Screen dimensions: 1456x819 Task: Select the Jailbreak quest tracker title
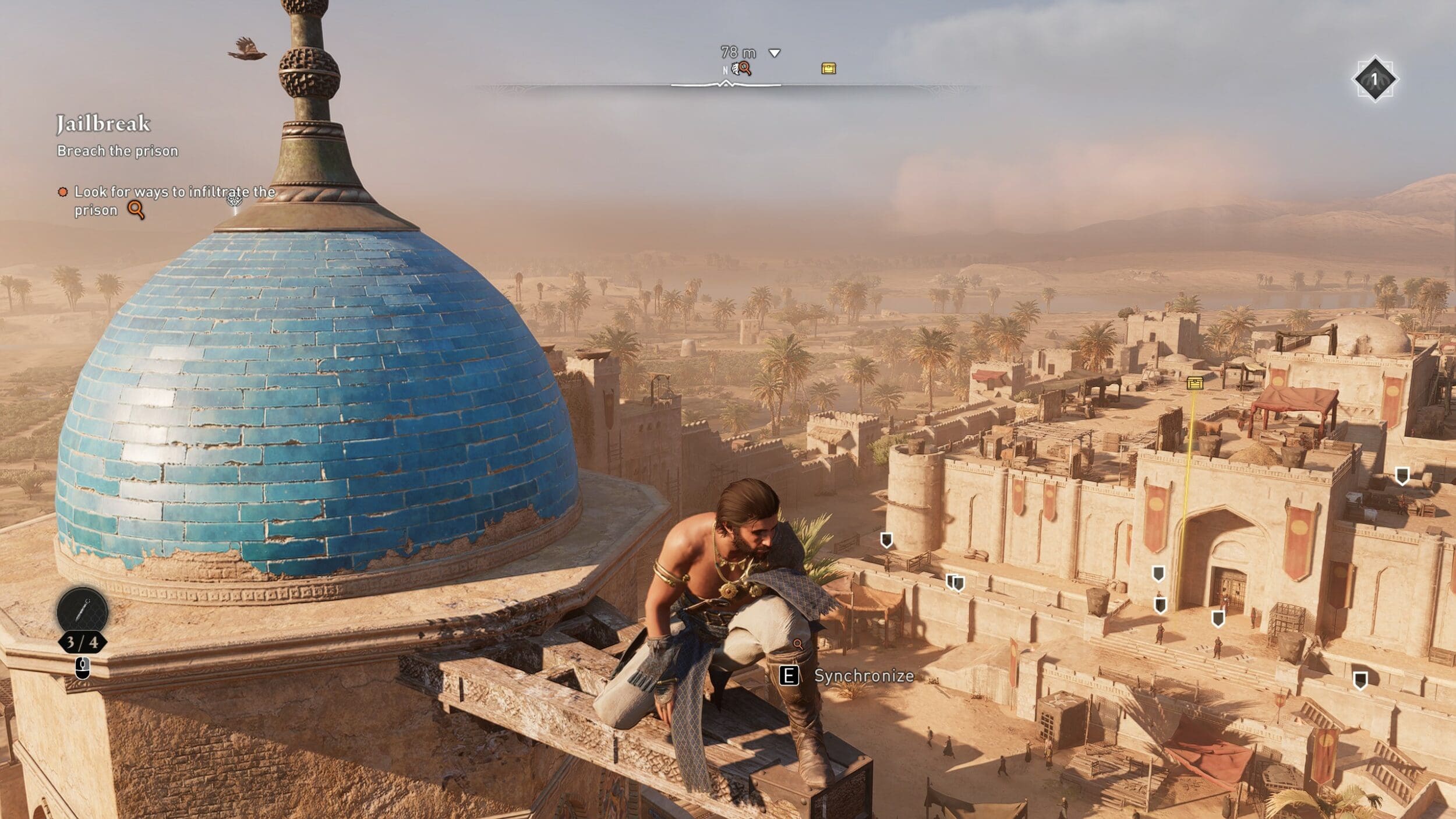103,124
